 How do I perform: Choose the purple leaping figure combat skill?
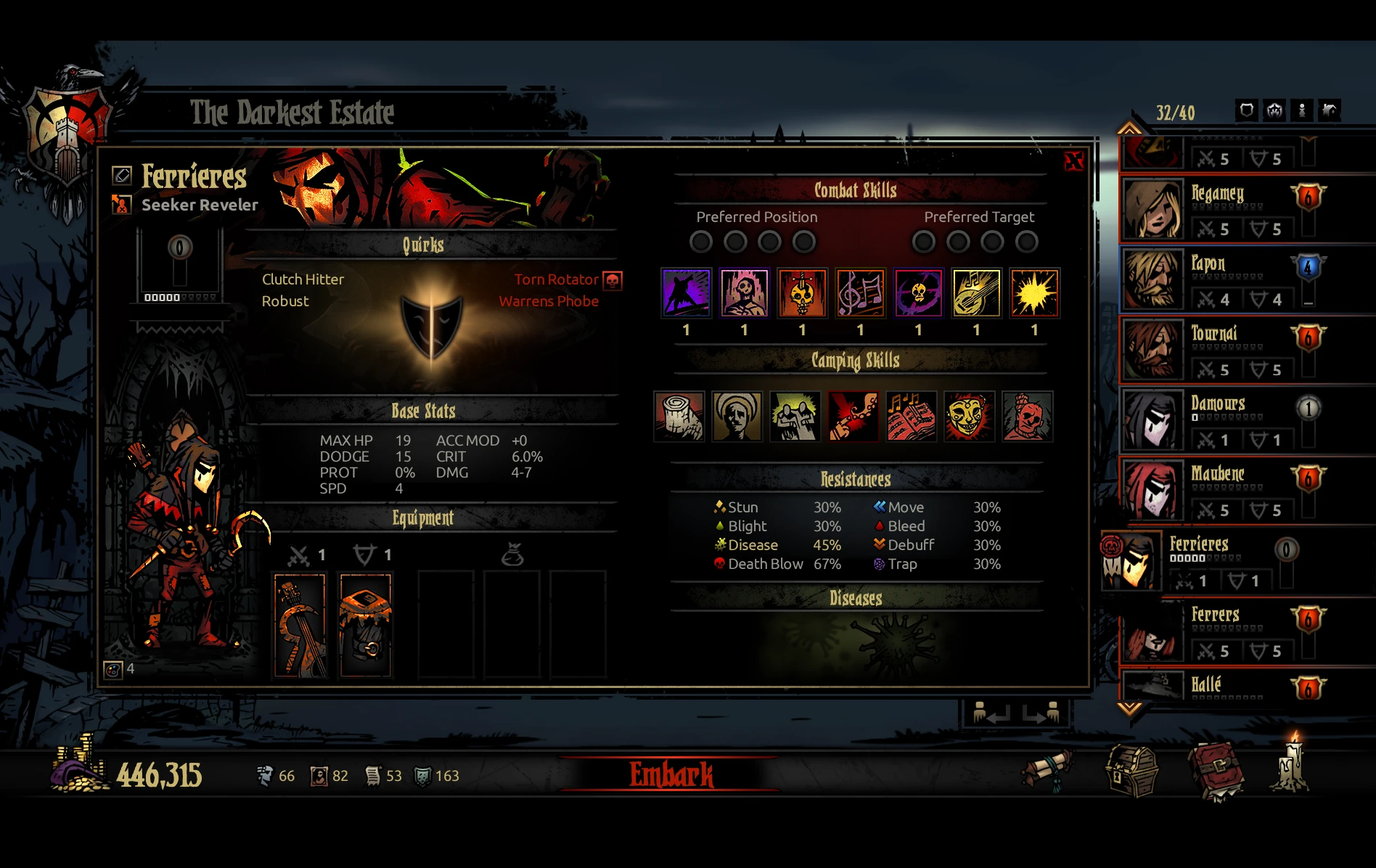click(x=686, y=293)
